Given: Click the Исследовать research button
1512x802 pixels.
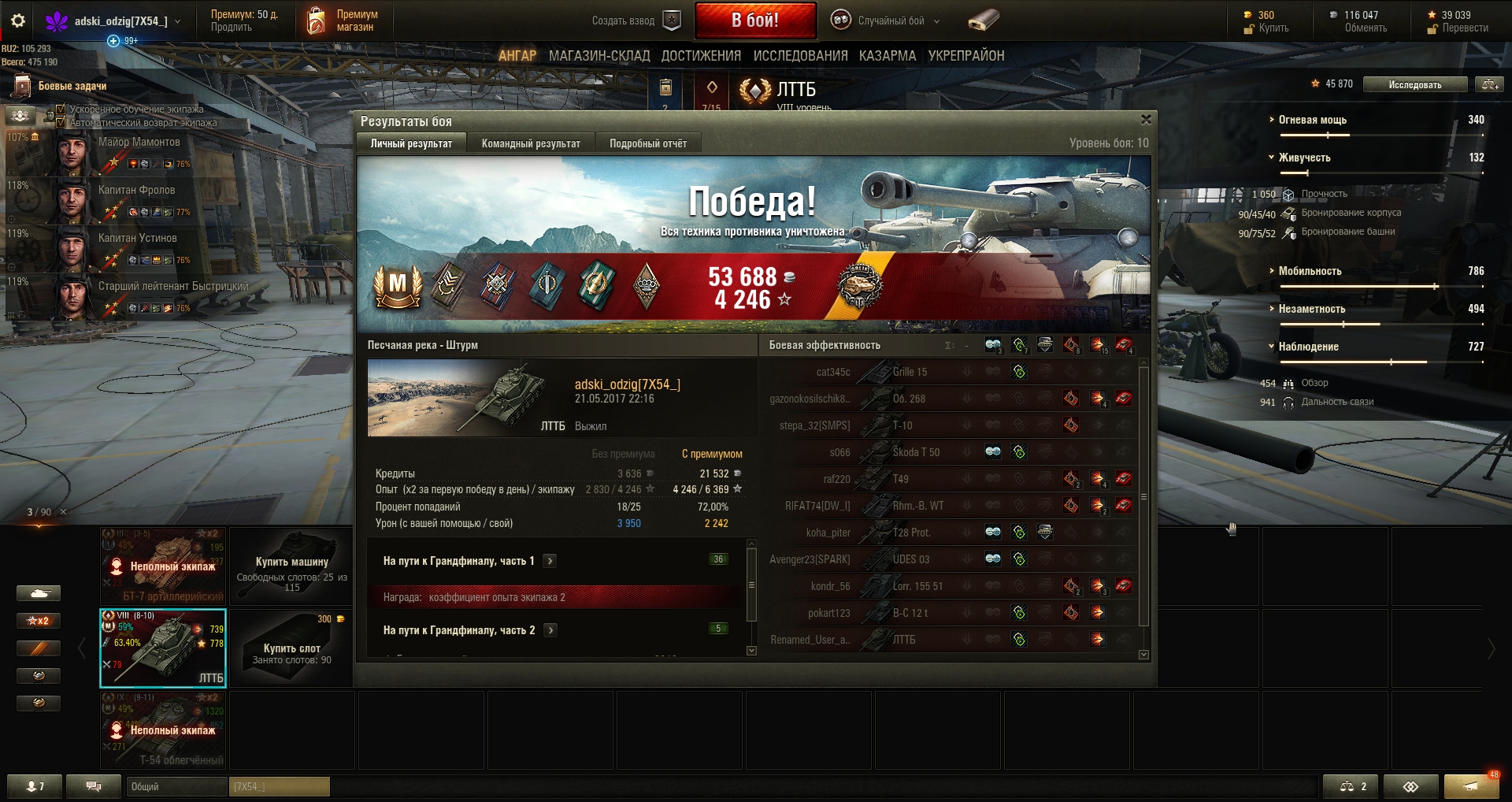Looking at the screenshot, I should point(1414,84).
